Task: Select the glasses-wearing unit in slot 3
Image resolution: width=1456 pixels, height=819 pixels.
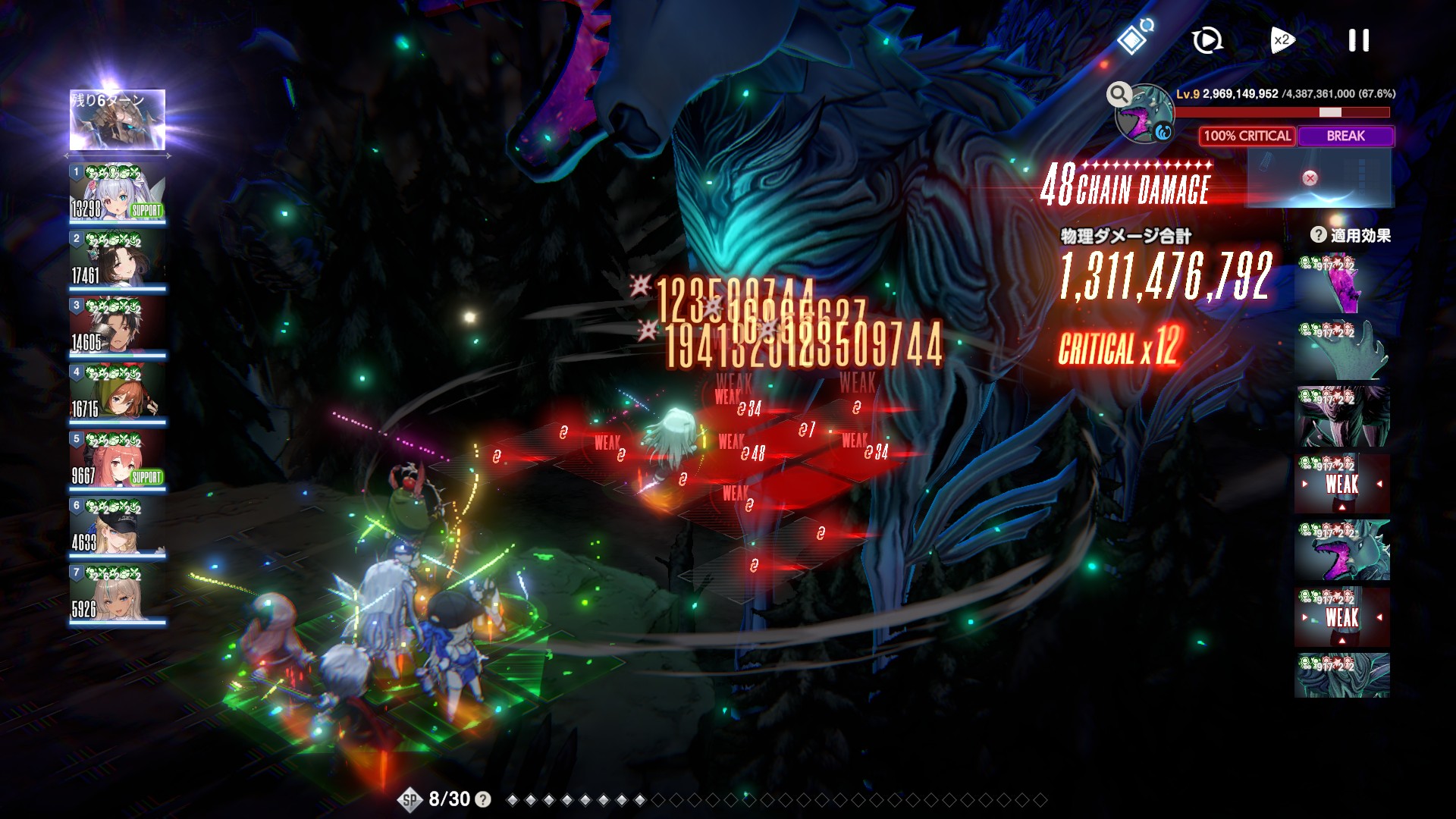Action: [x=118, y=327]
